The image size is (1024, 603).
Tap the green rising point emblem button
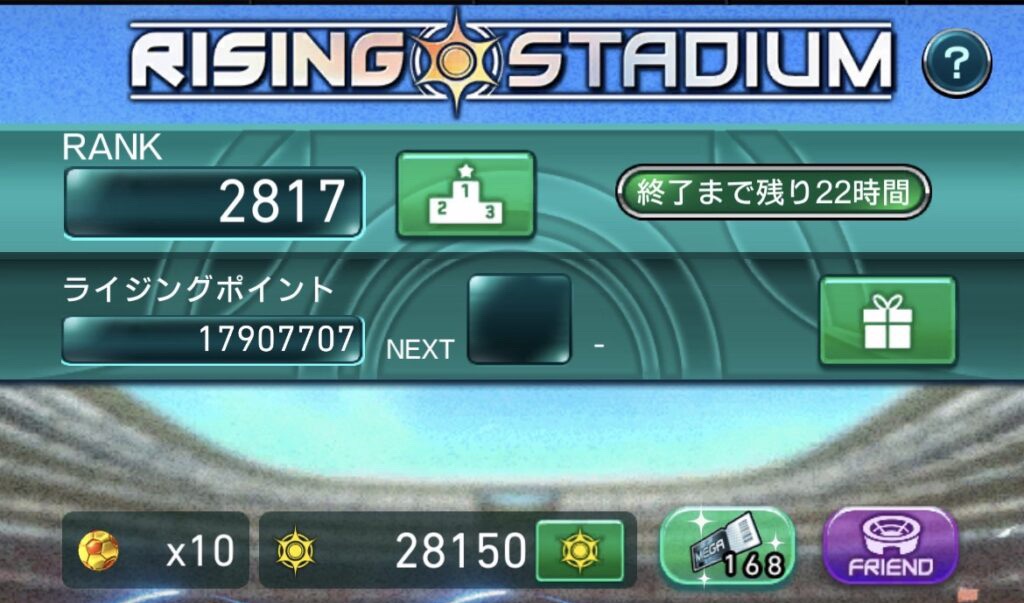[579, 551]
